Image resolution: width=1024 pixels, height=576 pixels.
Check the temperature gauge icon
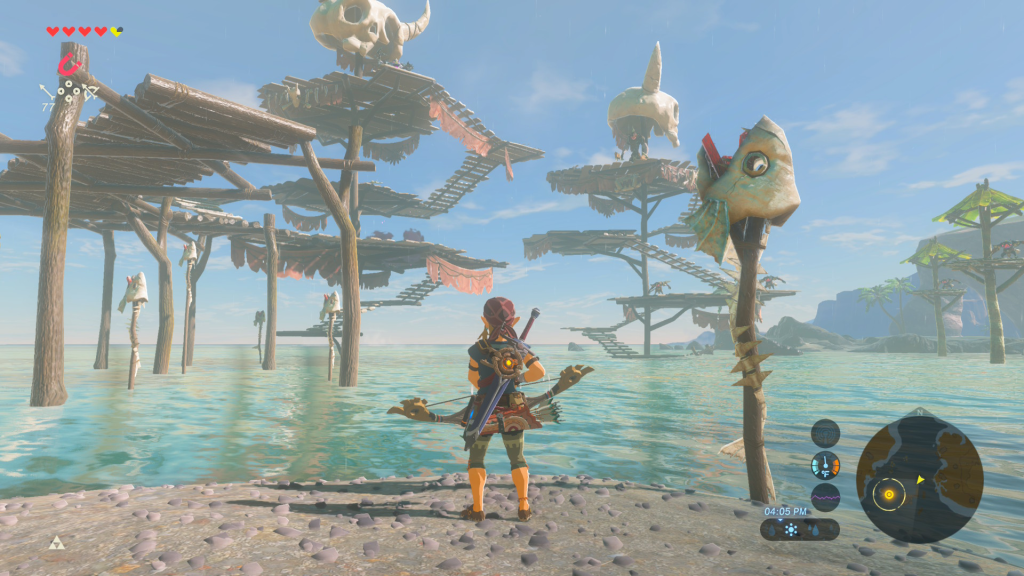[x=825, y=465]
